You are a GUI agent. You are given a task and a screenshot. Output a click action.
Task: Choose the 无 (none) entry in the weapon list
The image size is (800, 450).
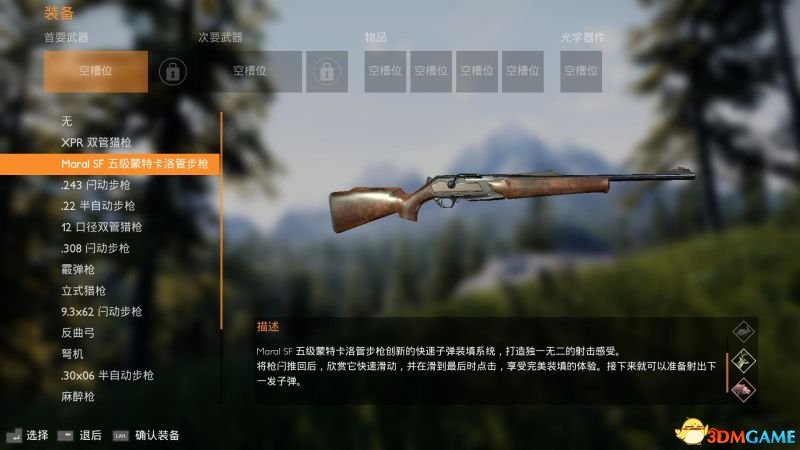[67, 121]
